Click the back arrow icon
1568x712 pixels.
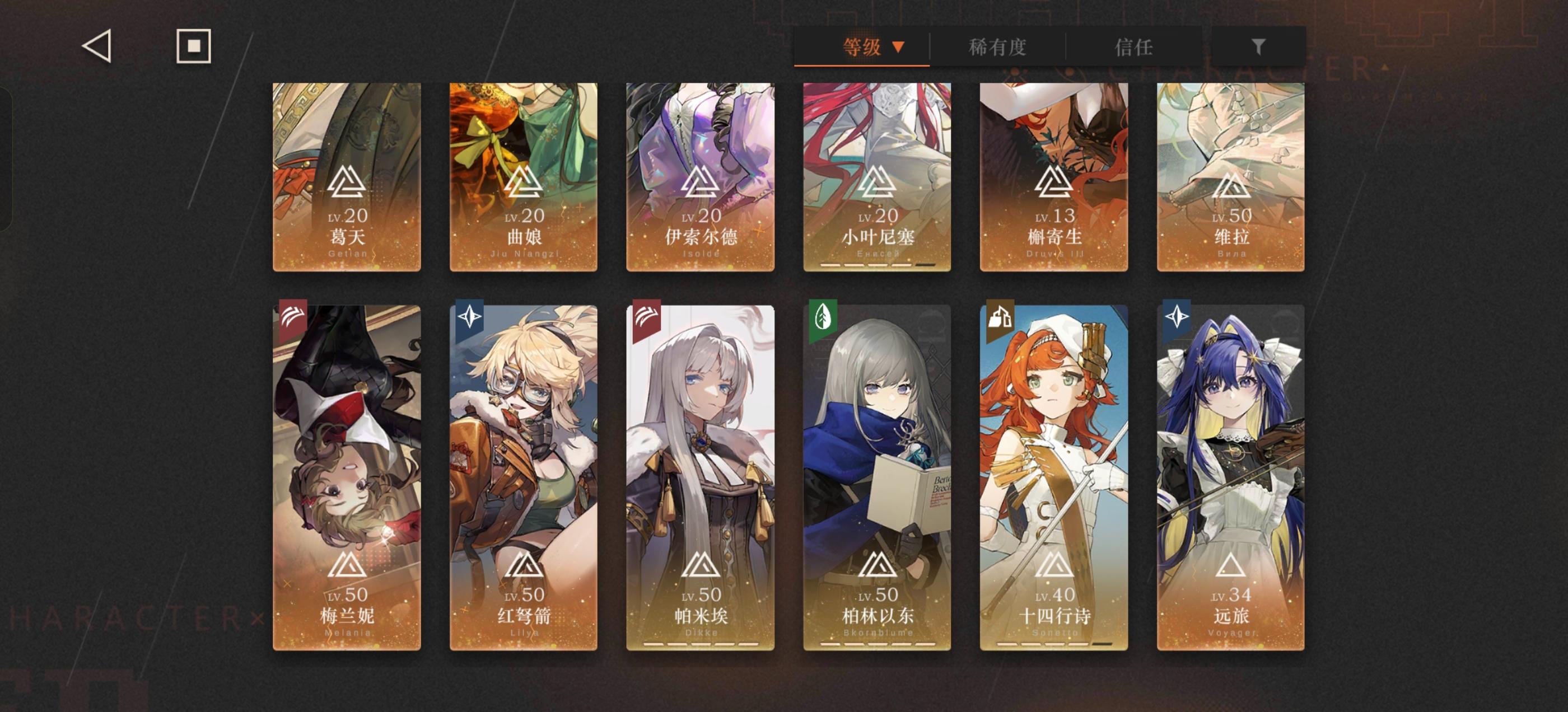[x=97, y=46]
